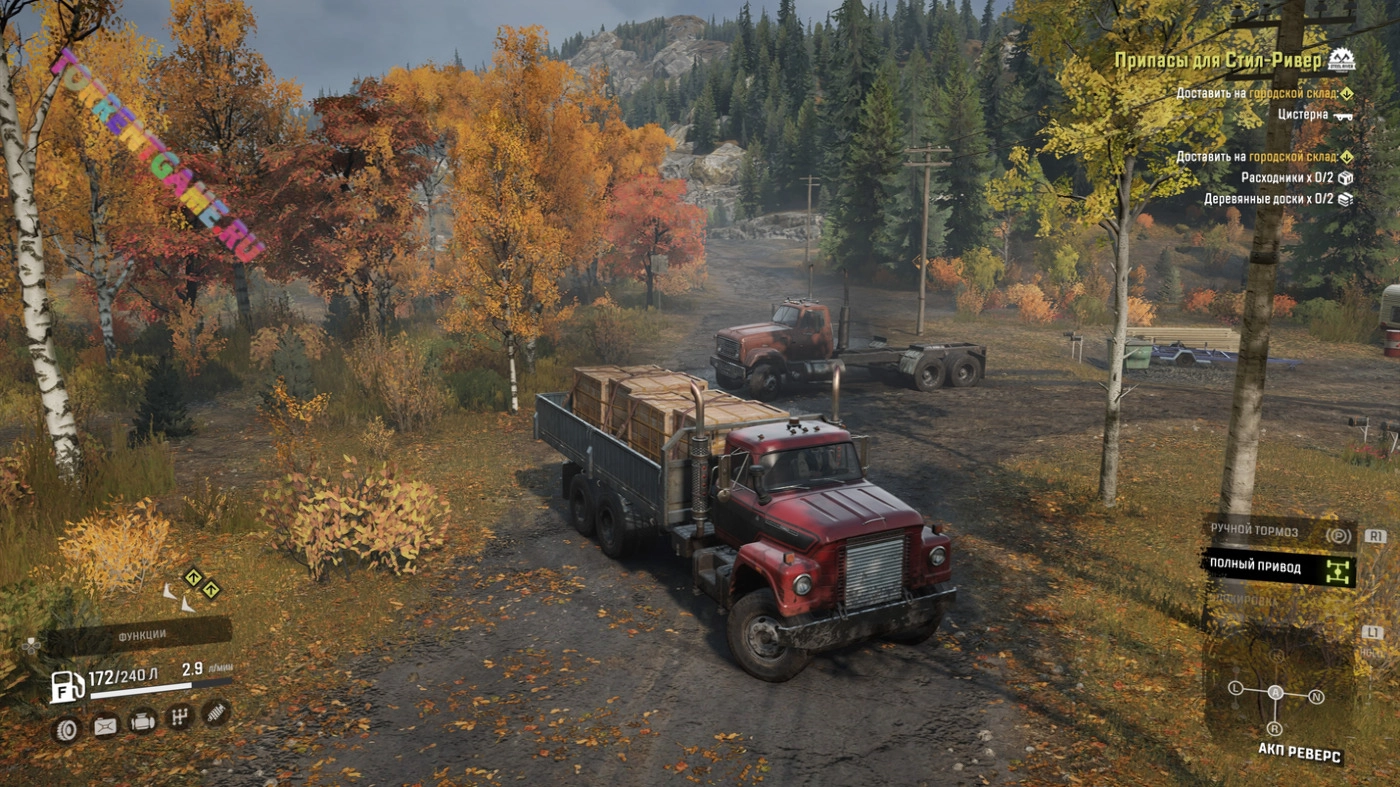This screenshot has width=1400, height=787.
Task: Select the Расходники x 0/2 objective
Action: (x=1296, y=178)
